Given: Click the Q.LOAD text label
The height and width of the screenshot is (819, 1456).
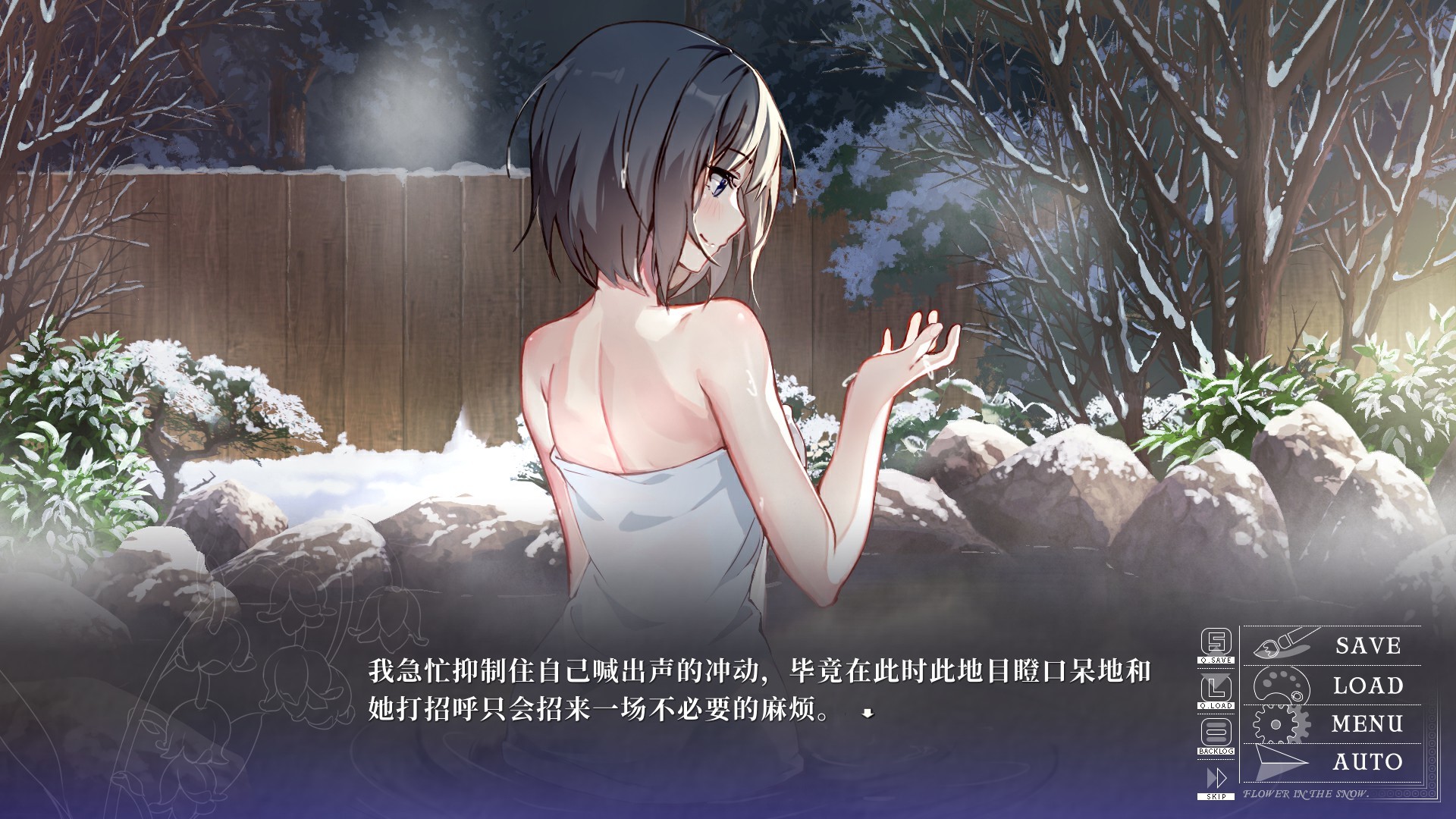Looking at the screenshot, I should 1216,706.
